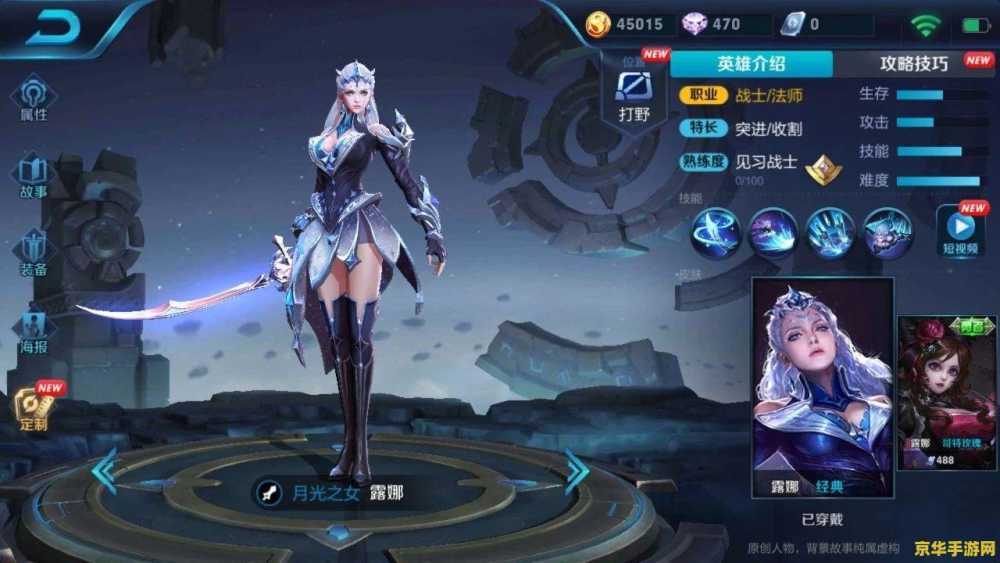View the swirling ribbon passive skill icon
1000x563 pixels.
[x=716, y=233]
